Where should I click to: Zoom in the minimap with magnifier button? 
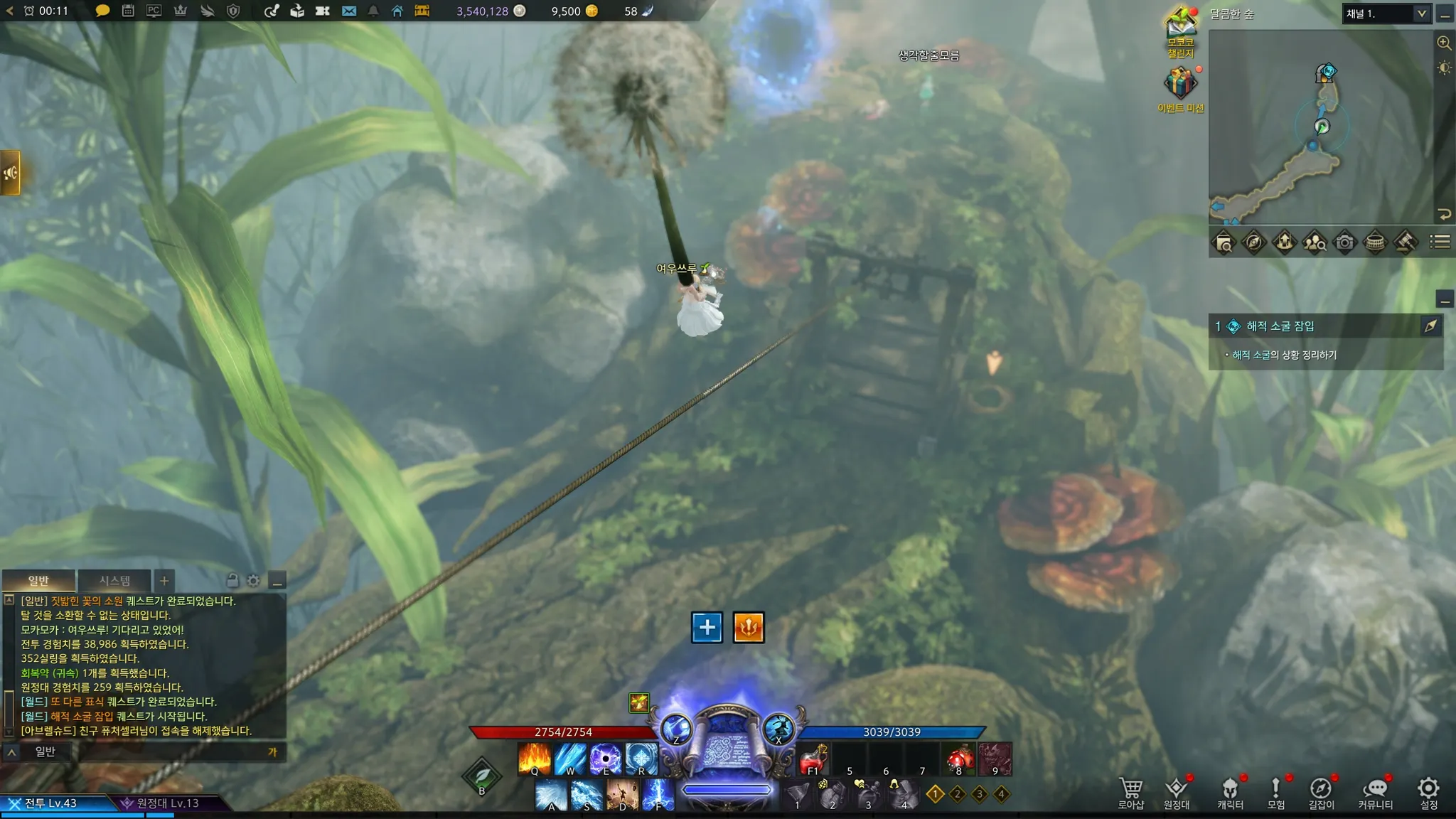click(1444, 43)
